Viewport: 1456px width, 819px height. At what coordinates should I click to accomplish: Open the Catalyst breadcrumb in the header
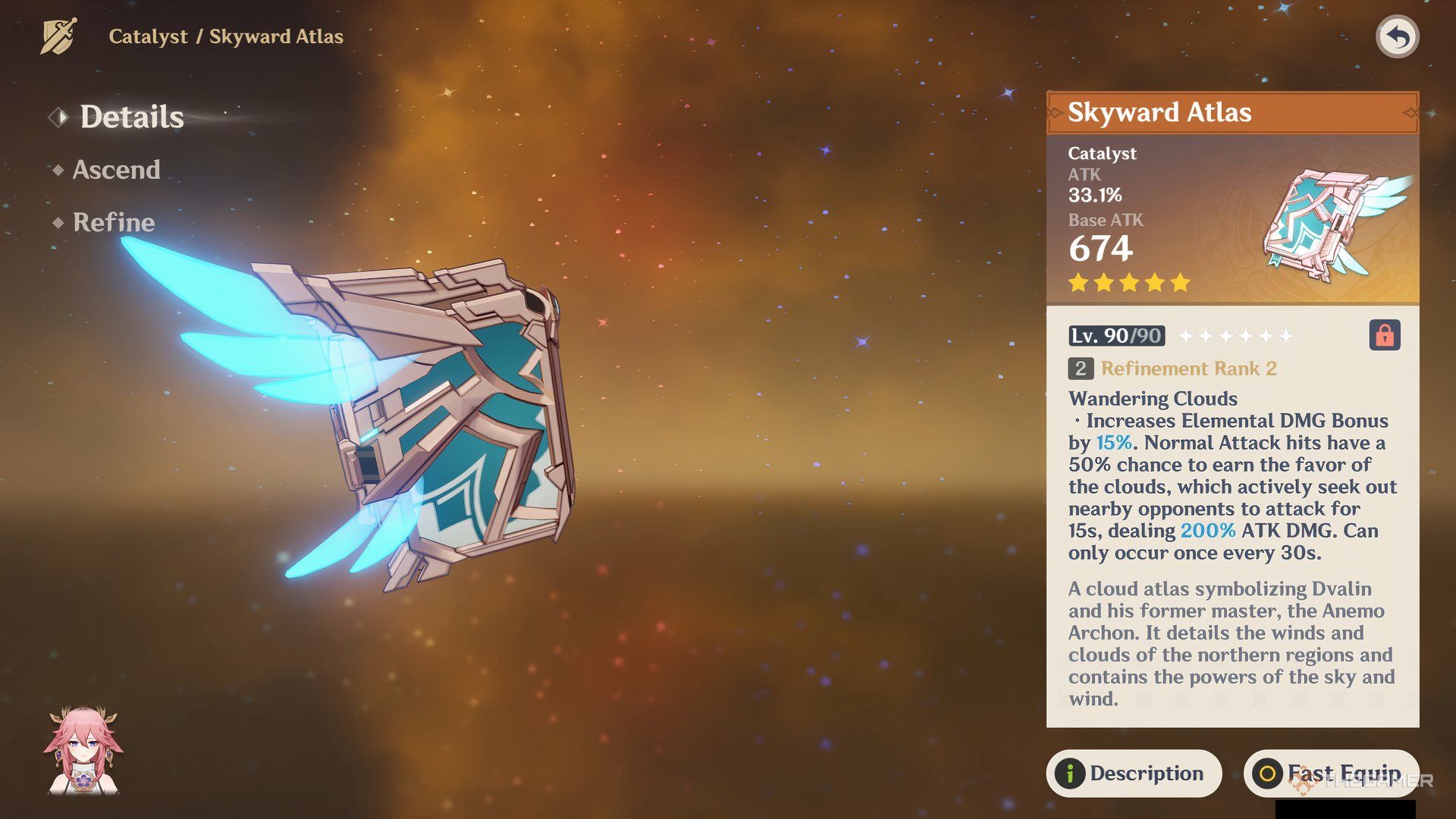[149, 36]
